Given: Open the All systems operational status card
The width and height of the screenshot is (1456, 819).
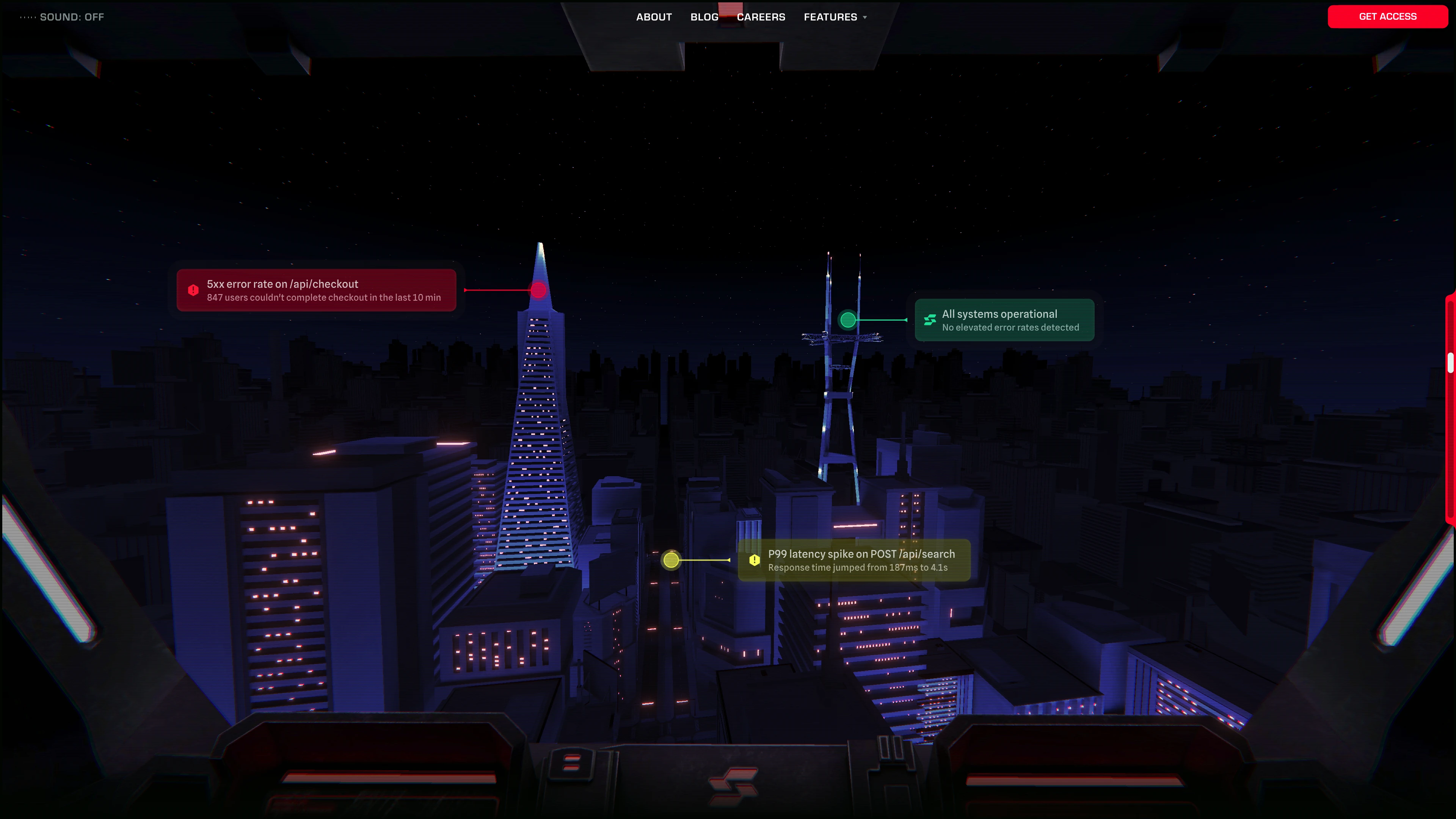Looking at the screenshot, I should pyautogui.click(x=1004, y=320).
